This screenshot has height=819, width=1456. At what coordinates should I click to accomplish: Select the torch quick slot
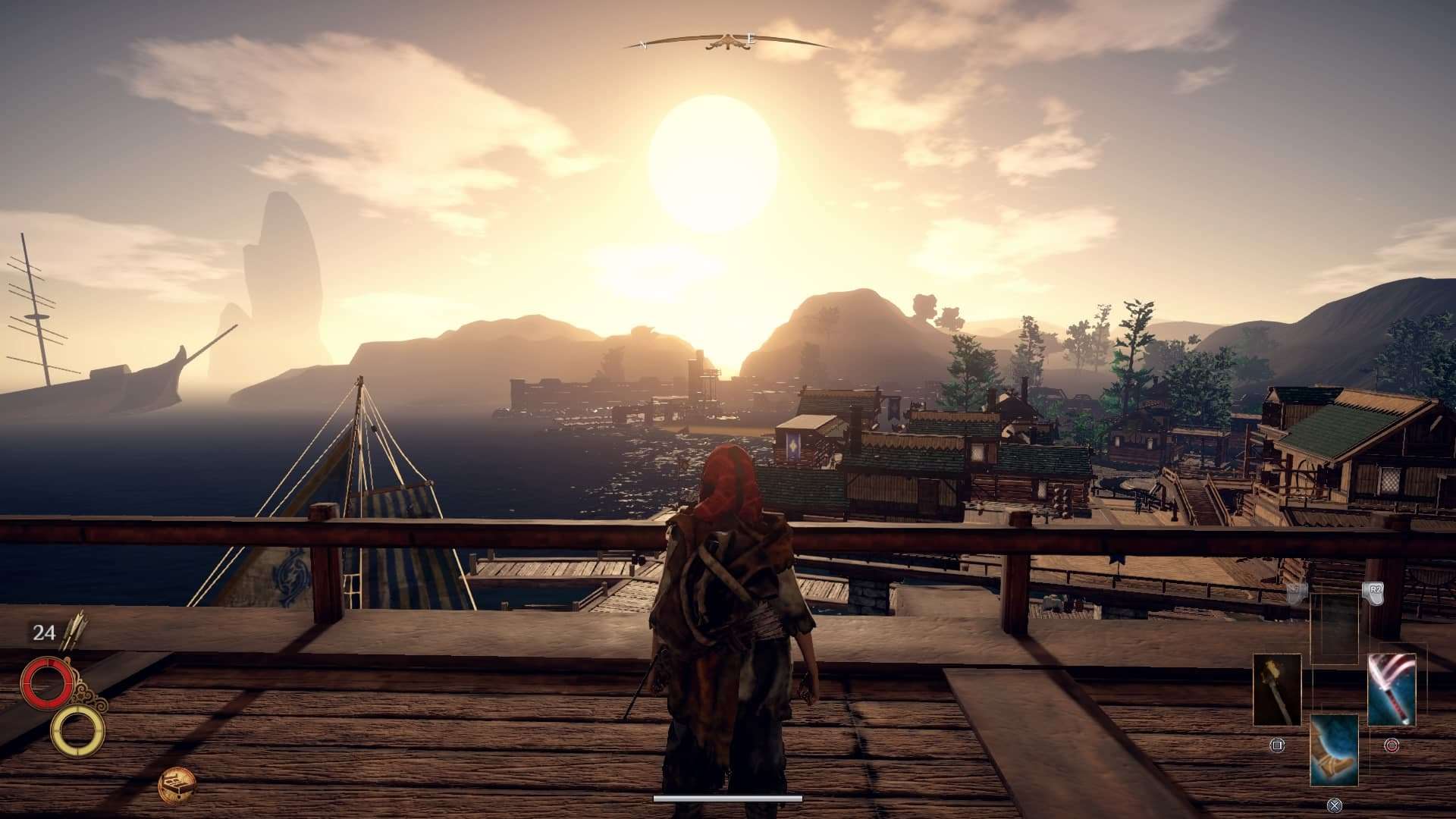[x=1277, y=690]
